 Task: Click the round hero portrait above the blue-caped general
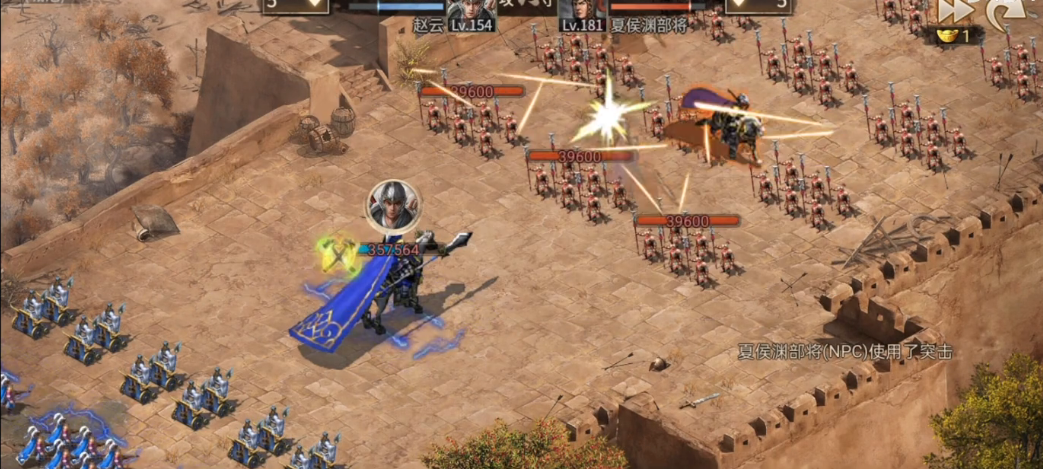(393, 206)
